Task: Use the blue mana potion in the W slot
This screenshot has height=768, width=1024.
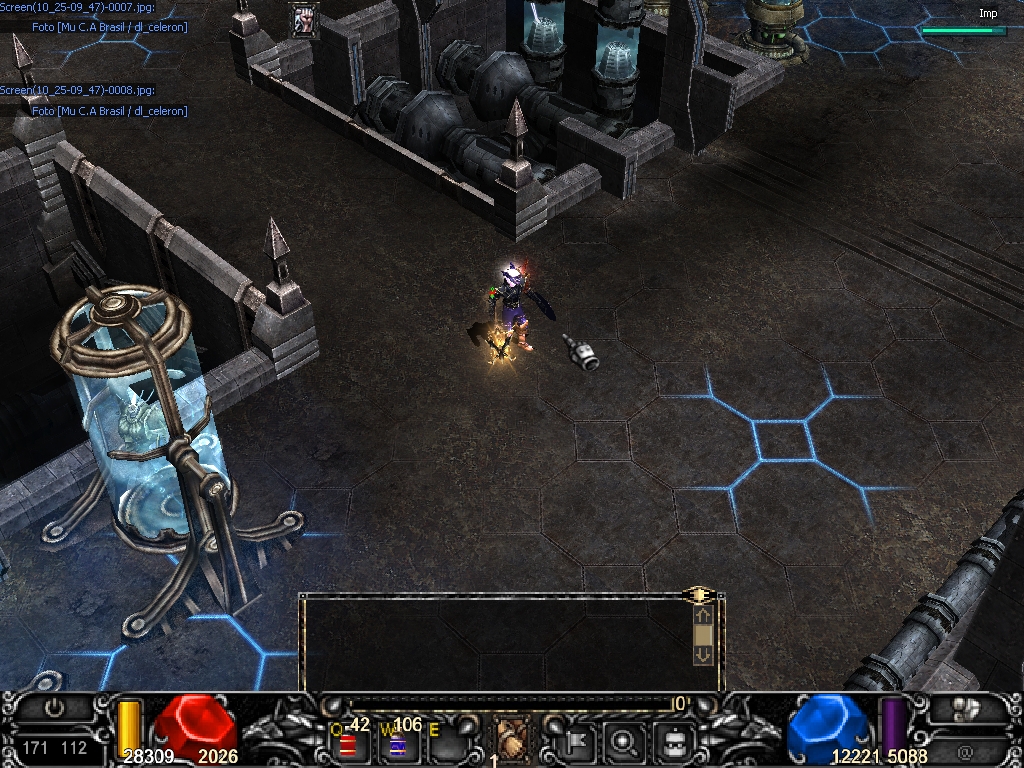Action: 397,745
